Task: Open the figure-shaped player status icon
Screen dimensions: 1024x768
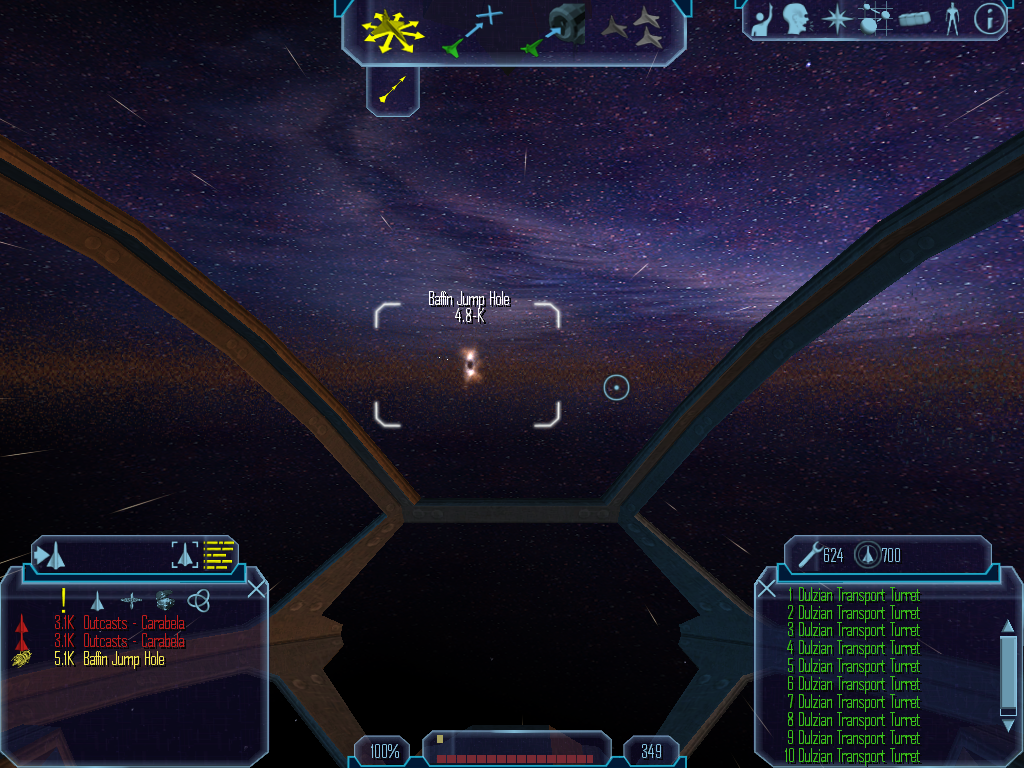Action: point(952,18)
